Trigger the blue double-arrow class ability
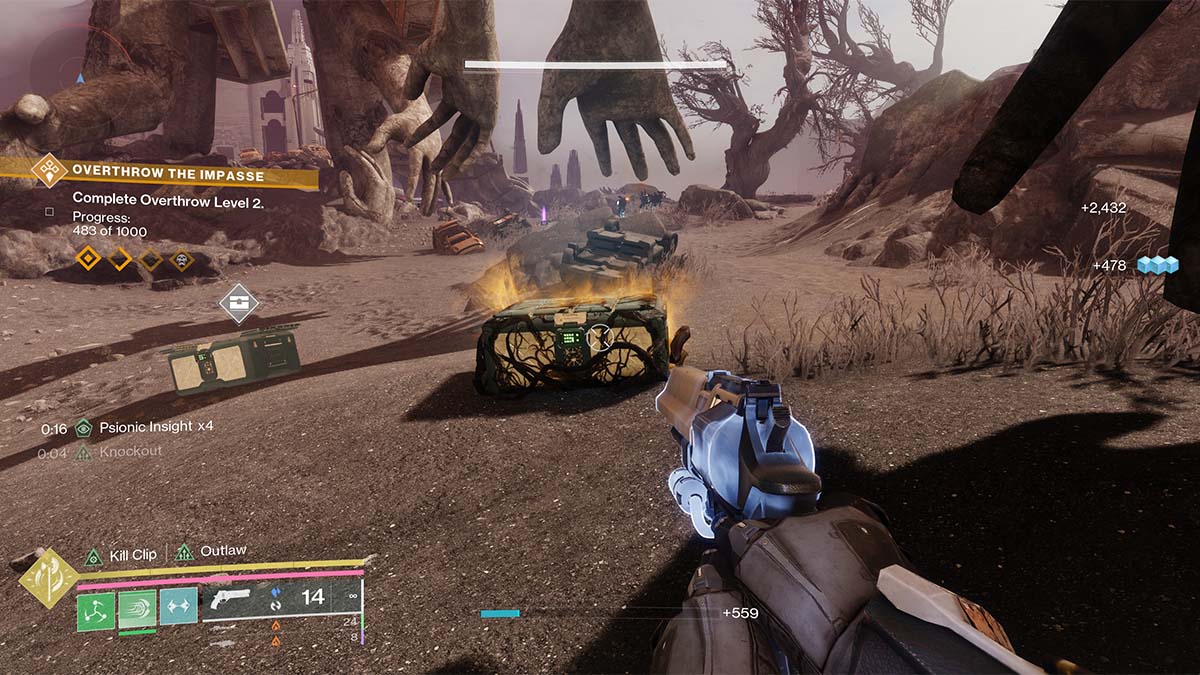The width and height of the screenshot is (1200, 675). pyautogui.click(x=178, y=606)
